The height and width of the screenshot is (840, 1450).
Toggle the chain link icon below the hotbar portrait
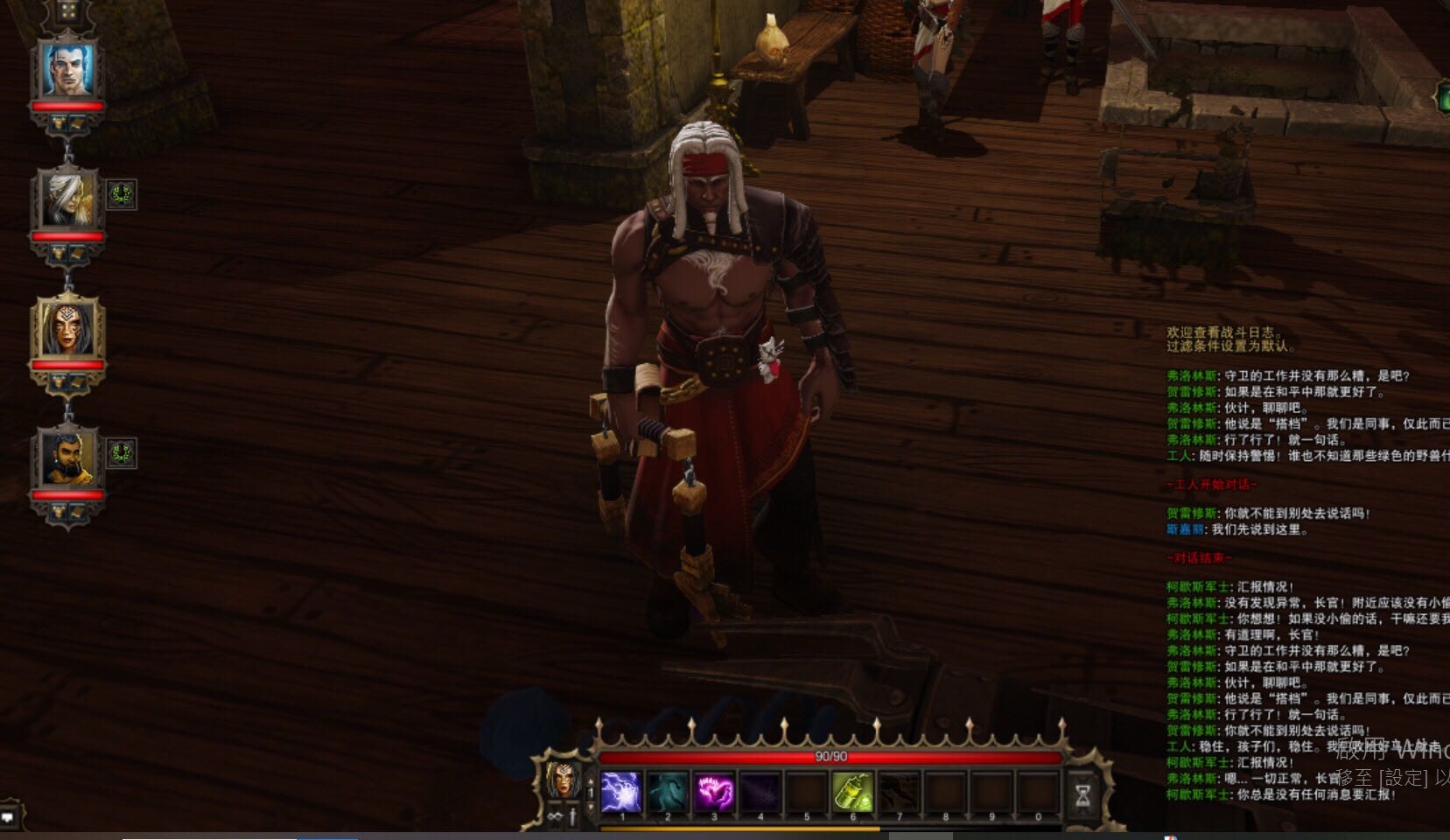[555, 817]
